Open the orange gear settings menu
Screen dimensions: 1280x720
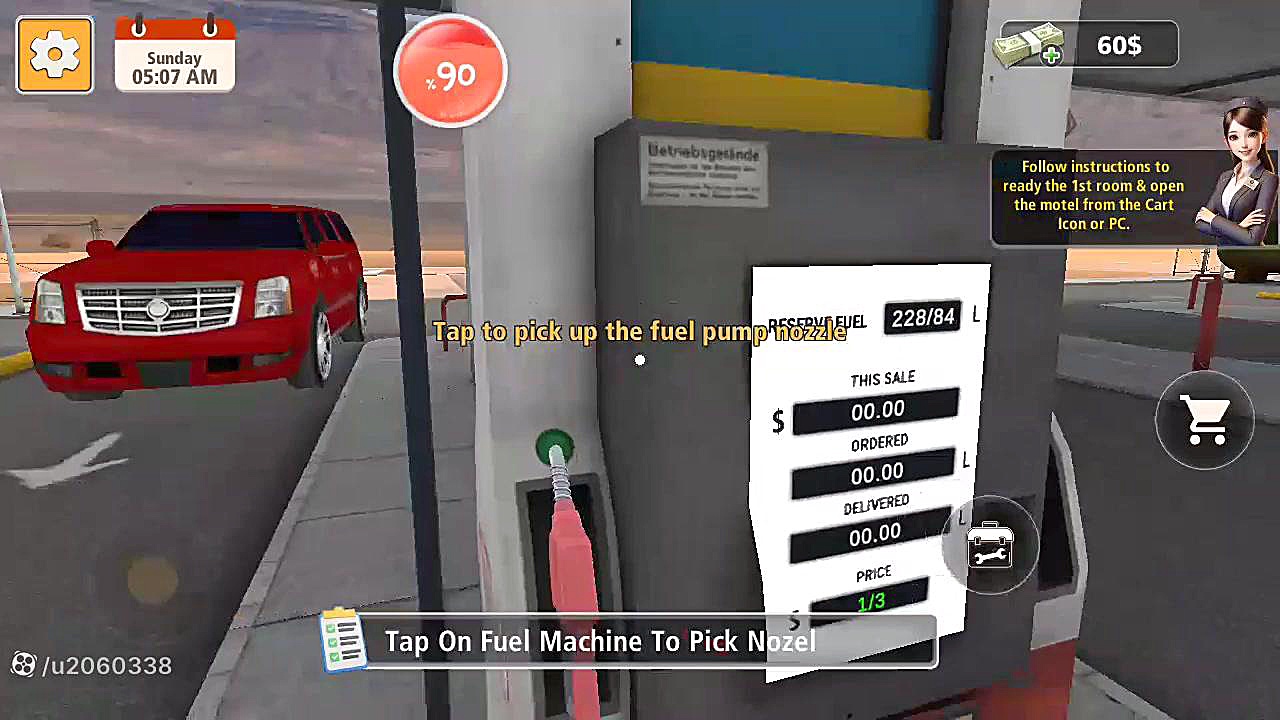click(x=55, y=56)
